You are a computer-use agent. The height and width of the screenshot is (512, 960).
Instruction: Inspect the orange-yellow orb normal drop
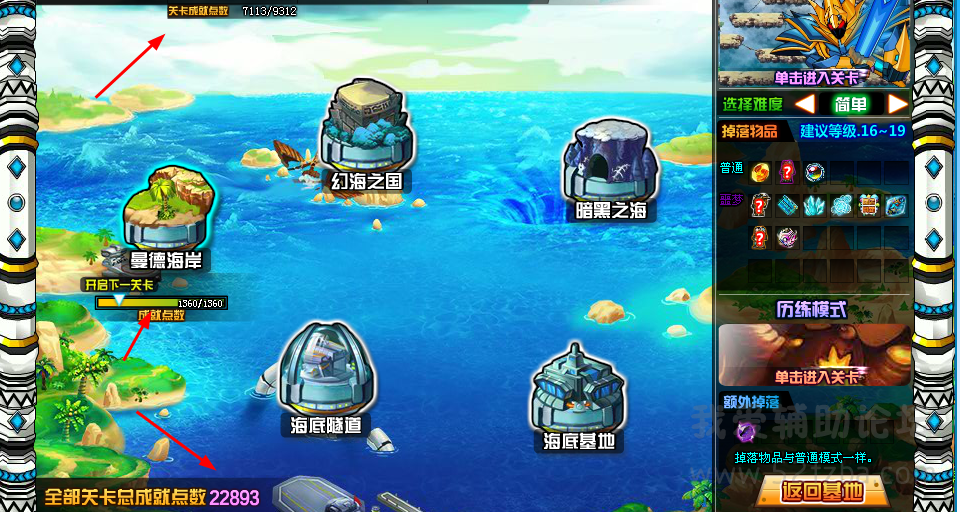tap(760, 171)
